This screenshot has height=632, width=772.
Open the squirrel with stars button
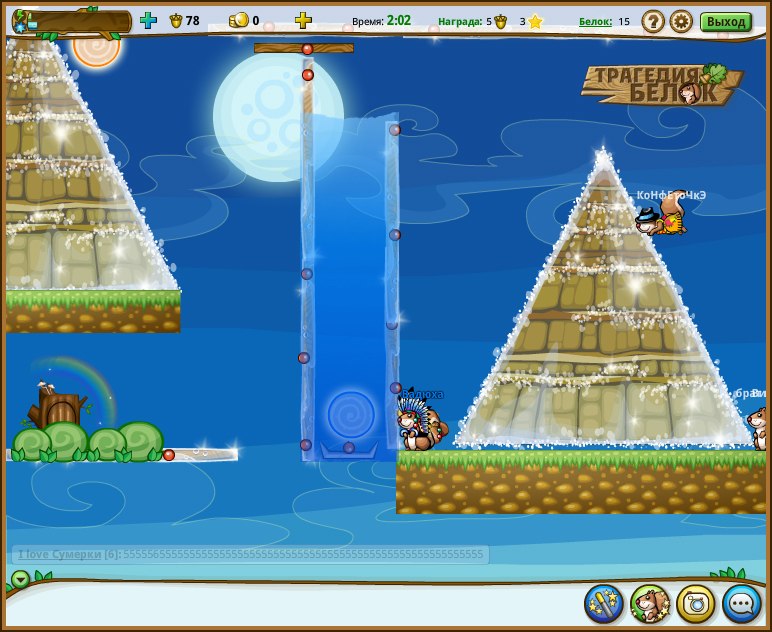[x=650, y=604]
